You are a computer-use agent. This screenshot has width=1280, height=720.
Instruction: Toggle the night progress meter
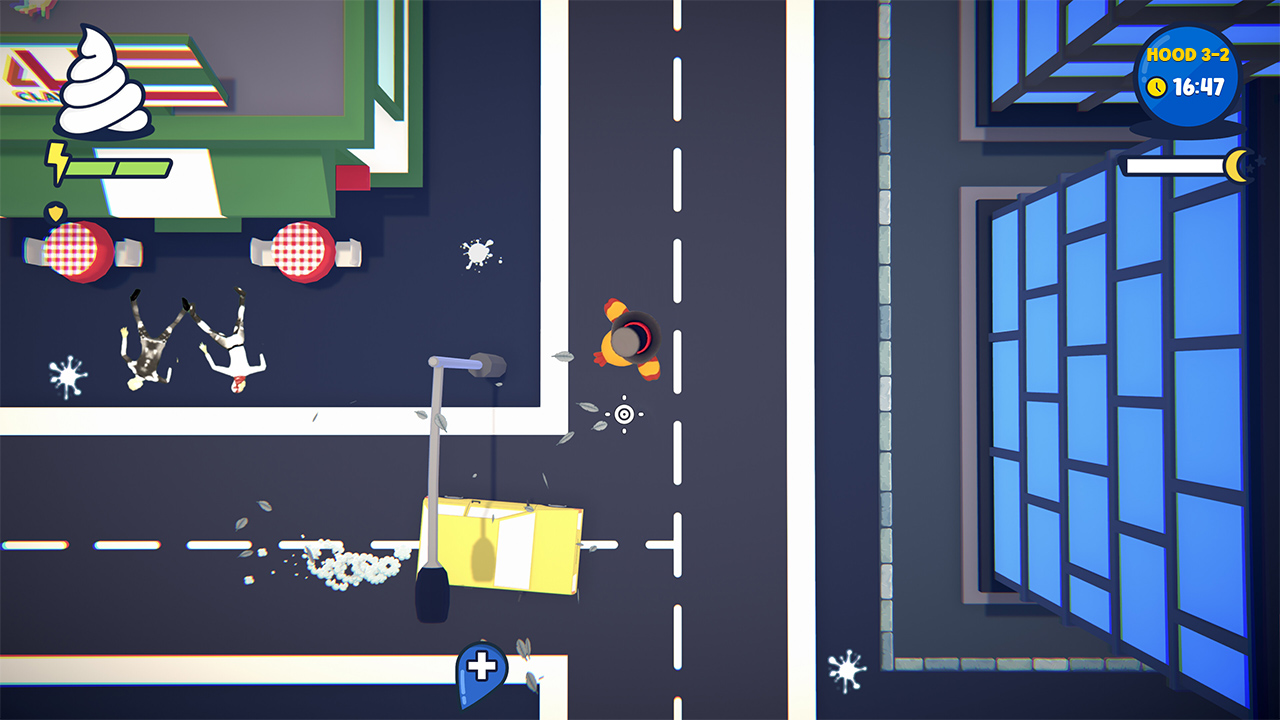click(x=1176, y=166)
